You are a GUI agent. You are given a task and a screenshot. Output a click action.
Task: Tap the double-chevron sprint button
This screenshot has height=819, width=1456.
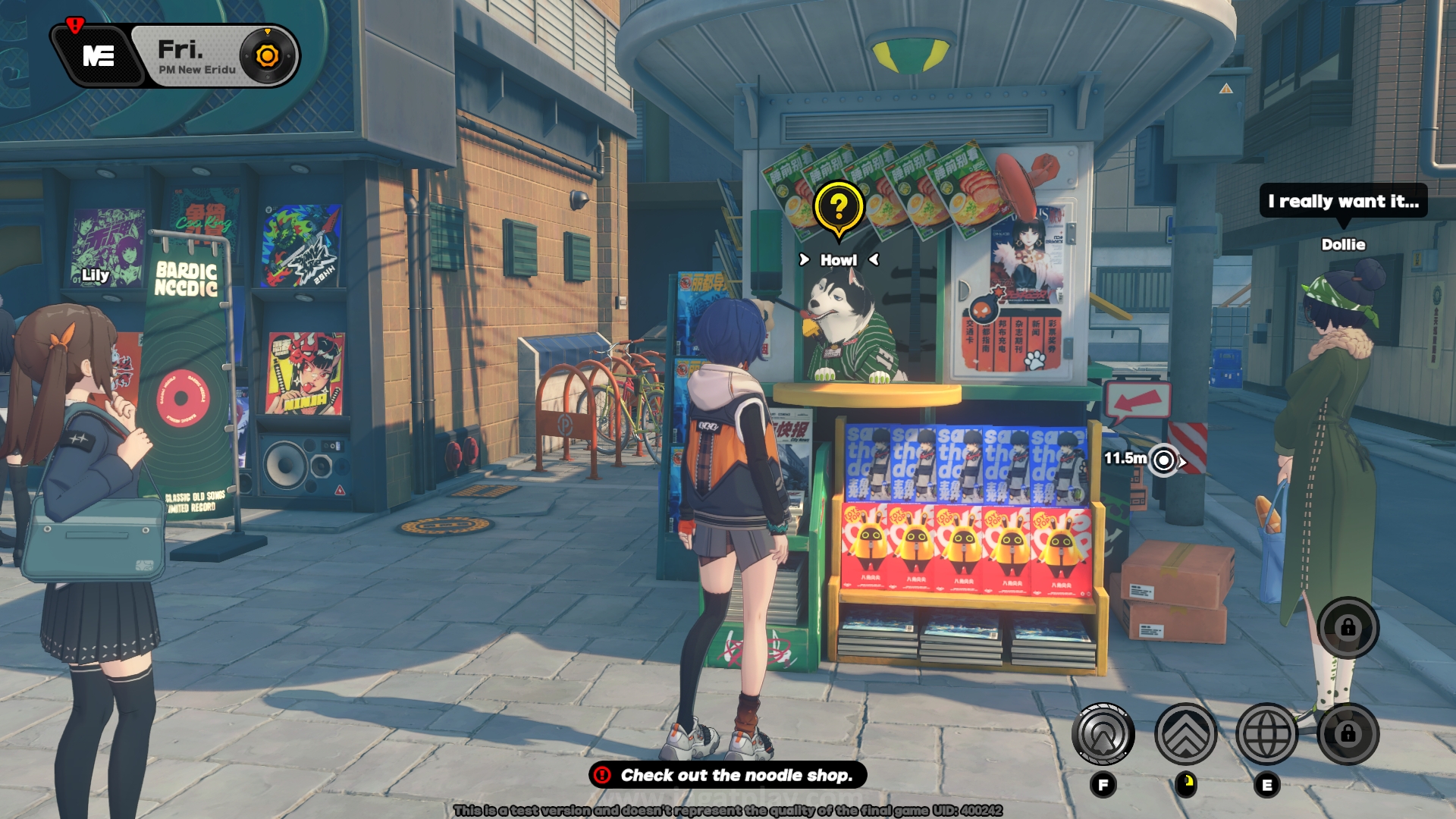(1185, 734)
